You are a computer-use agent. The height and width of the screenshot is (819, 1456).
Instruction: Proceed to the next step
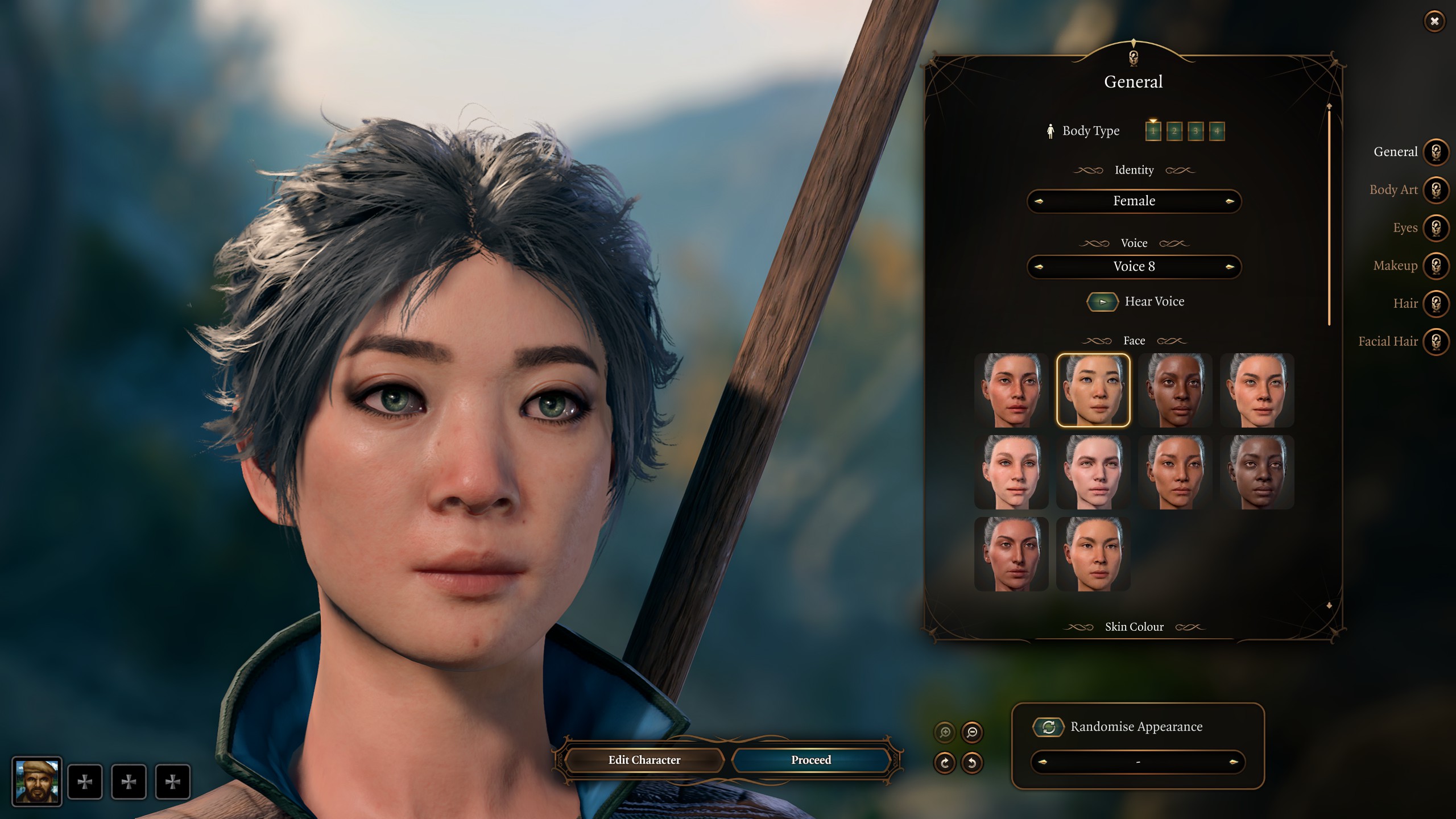[810, 760]
